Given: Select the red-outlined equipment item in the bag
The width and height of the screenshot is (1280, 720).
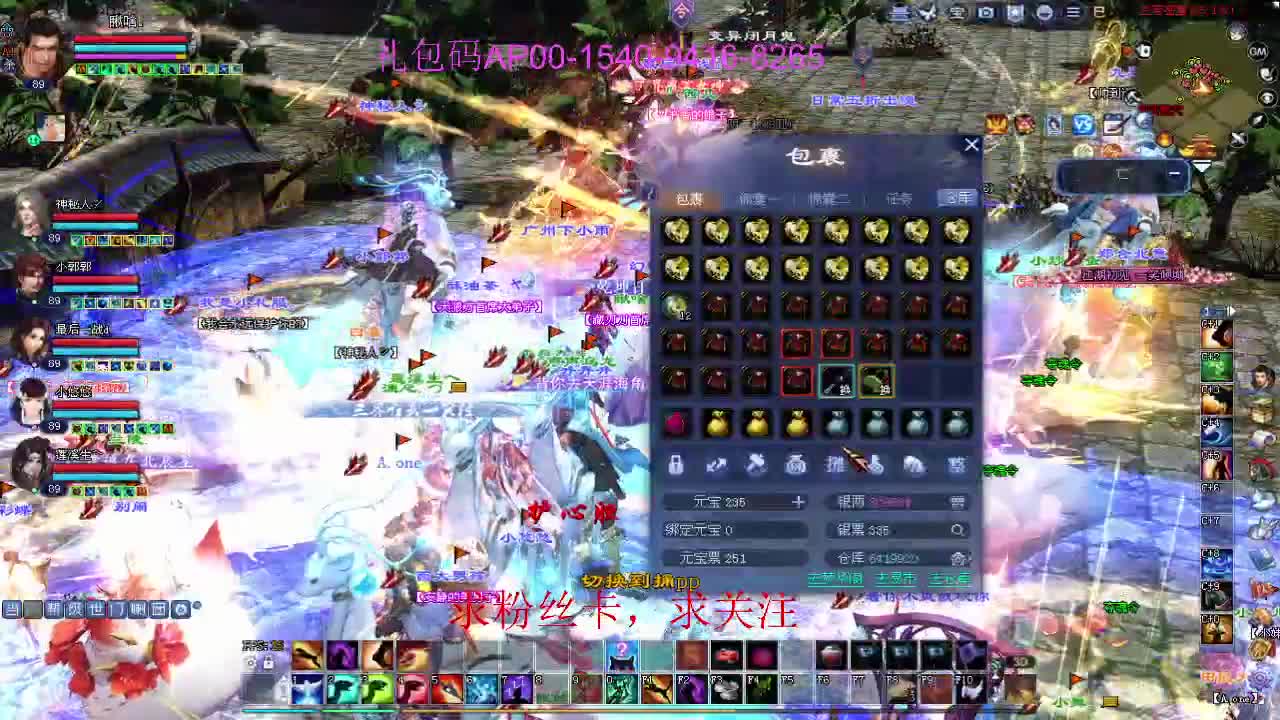Looking at the screenshot, I should point(797,343).
